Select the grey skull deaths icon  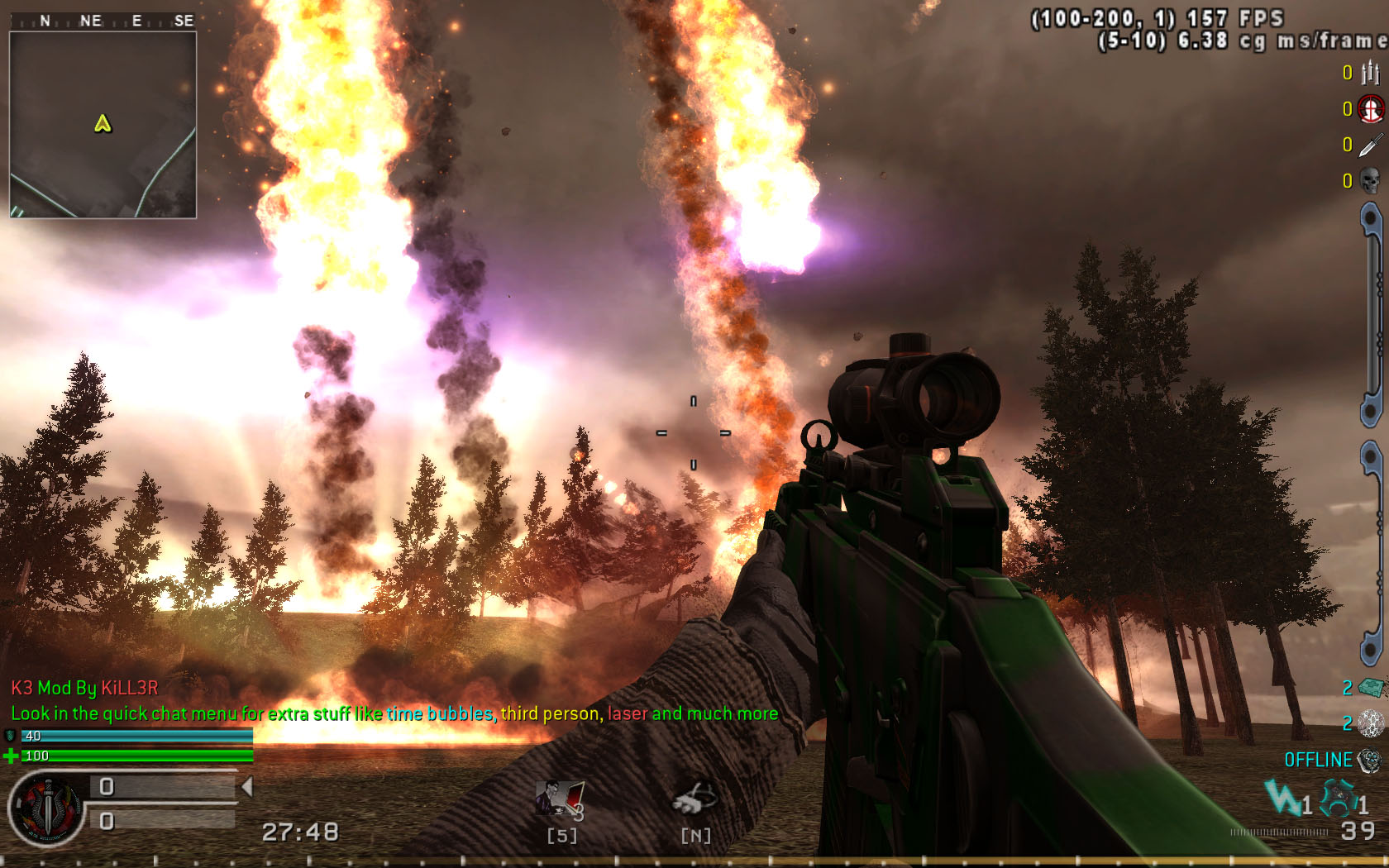click(1370, 180)
